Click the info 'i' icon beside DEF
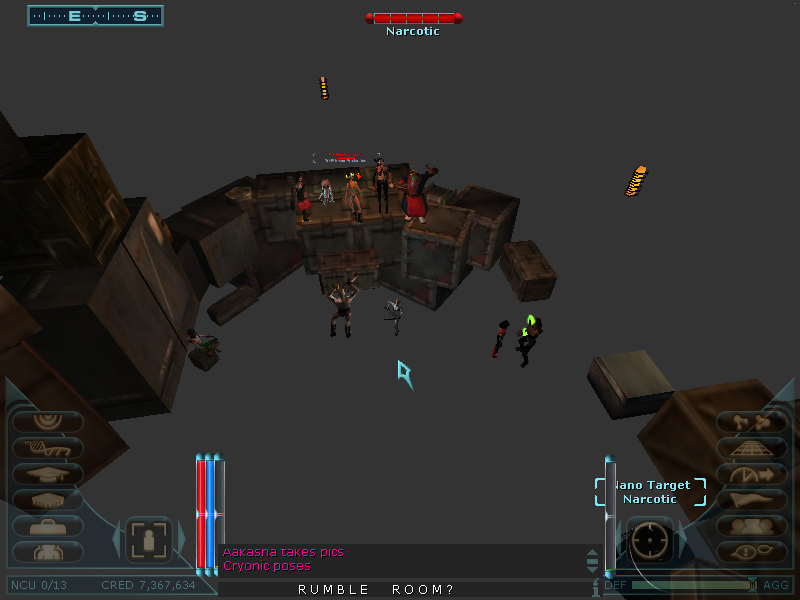800x600 pixels. [595, 586]
